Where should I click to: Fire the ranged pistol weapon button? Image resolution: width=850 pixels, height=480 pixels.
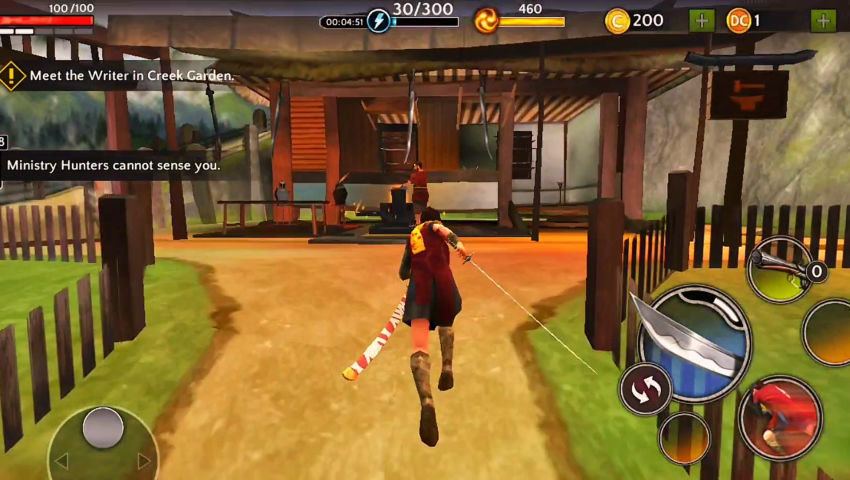pyautogui.click(x=780, y=269)
